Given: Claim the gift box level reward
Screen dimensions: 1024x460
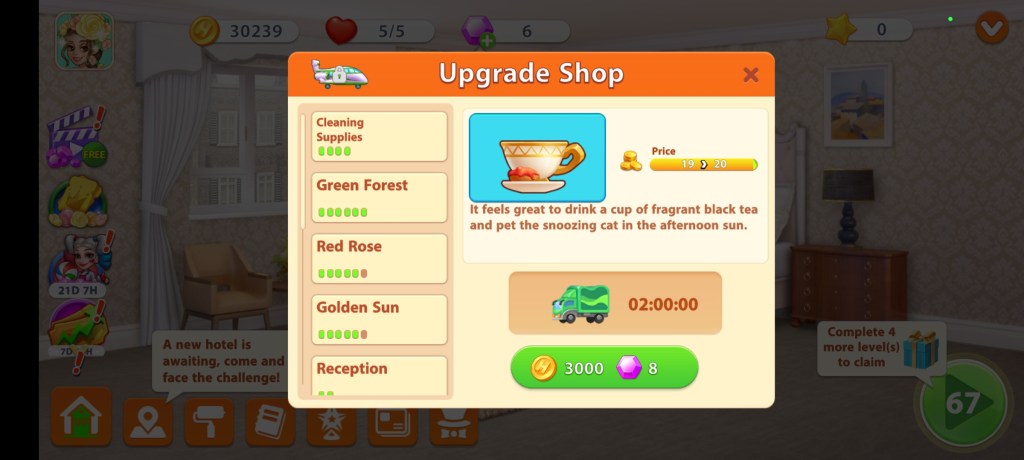Looking at the screenshot, I should coord(922,350).
